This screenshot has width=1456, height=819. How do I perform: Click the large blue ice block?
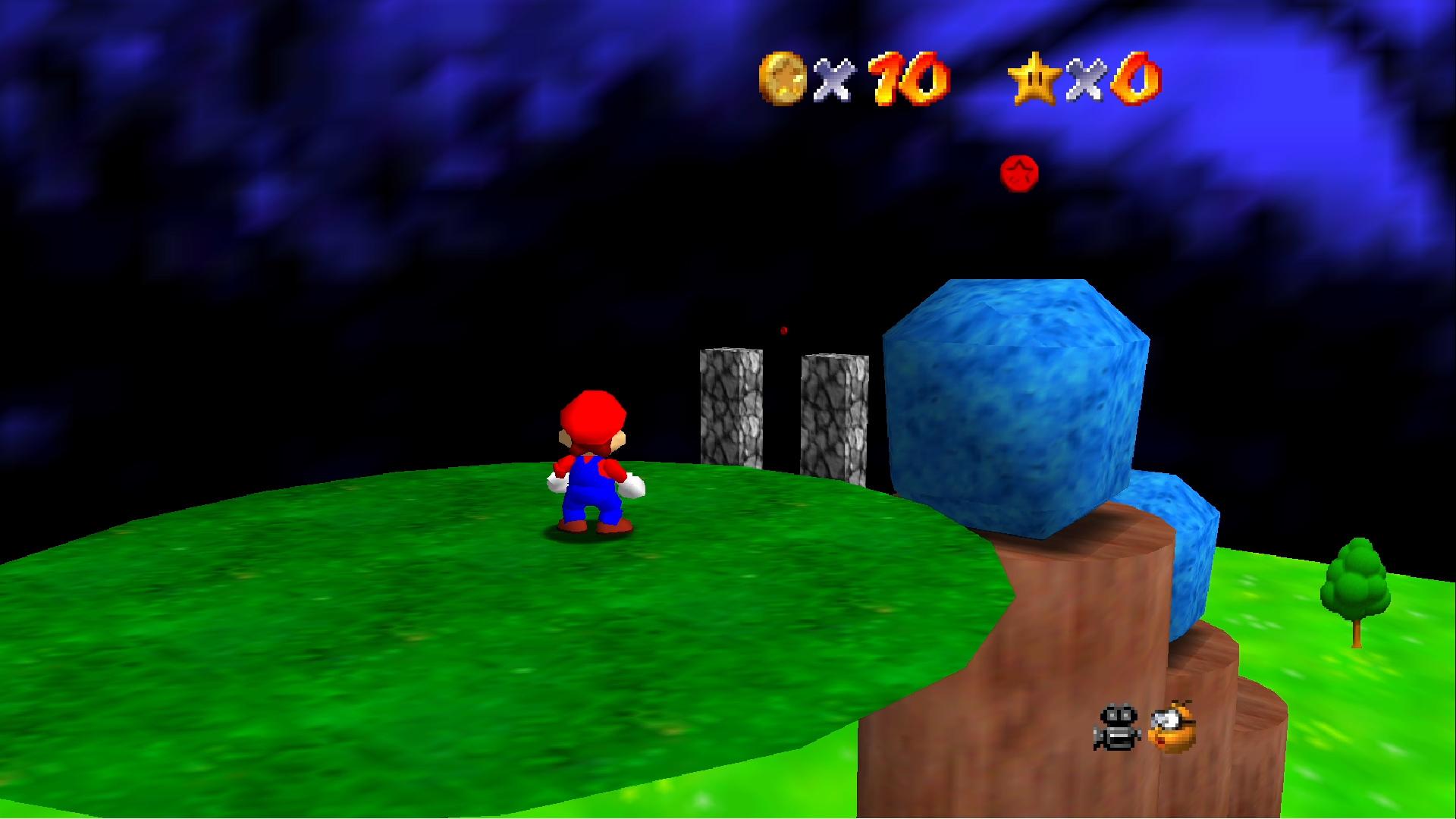[1016, 394]
